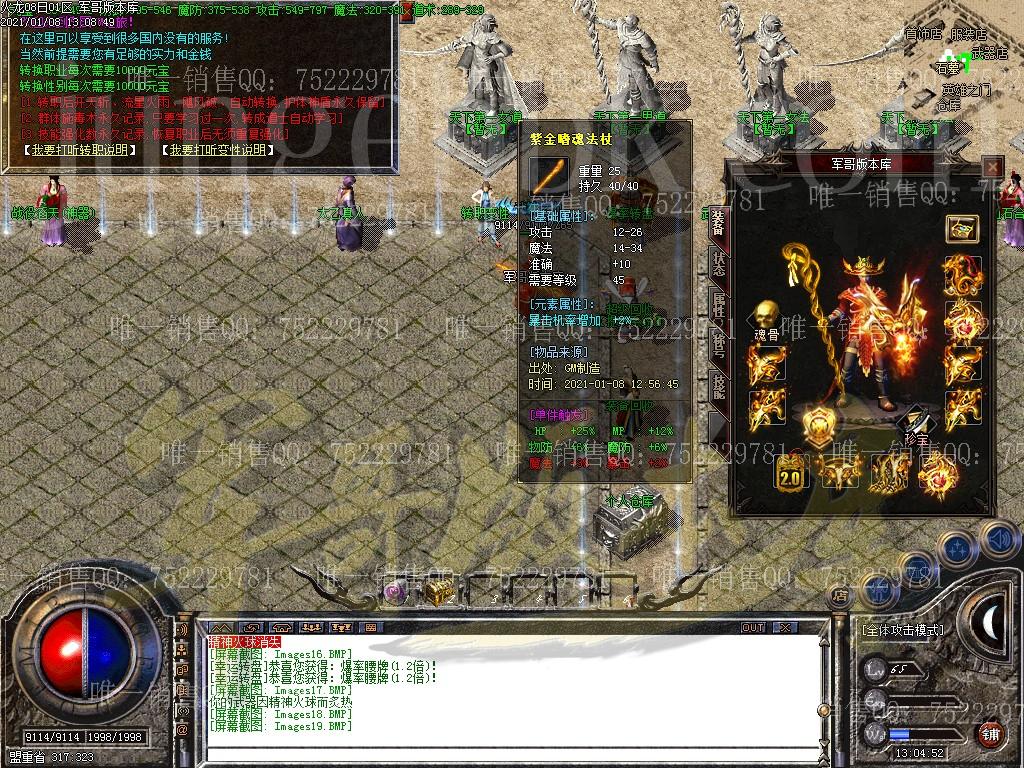Screen dimensions: 1024x768
Task: Open the golden treasure chest on bottom bar
Action: coord(438,592)
